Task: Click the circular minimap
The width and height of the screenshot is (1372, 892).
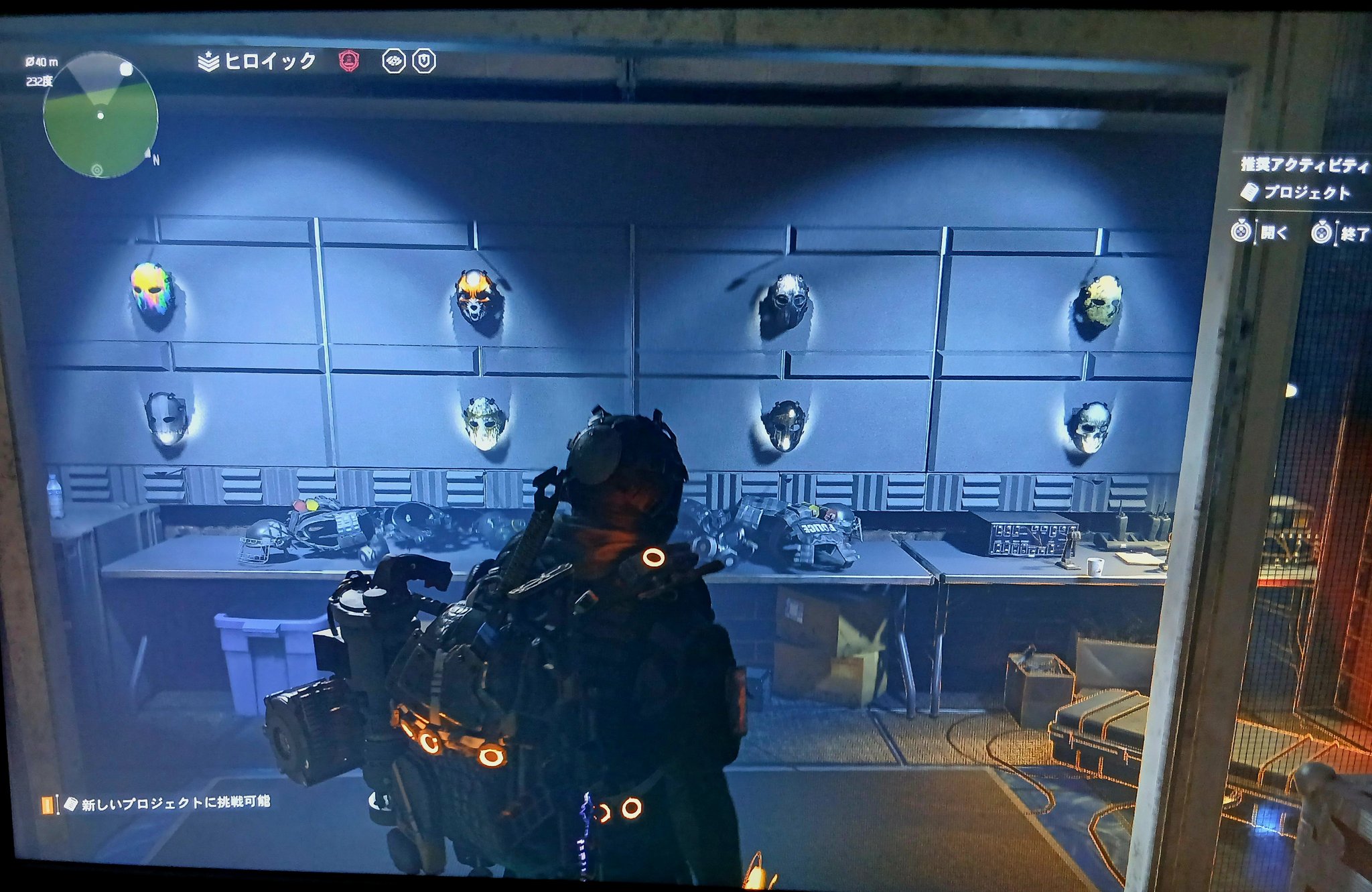Action: [100, 115]
